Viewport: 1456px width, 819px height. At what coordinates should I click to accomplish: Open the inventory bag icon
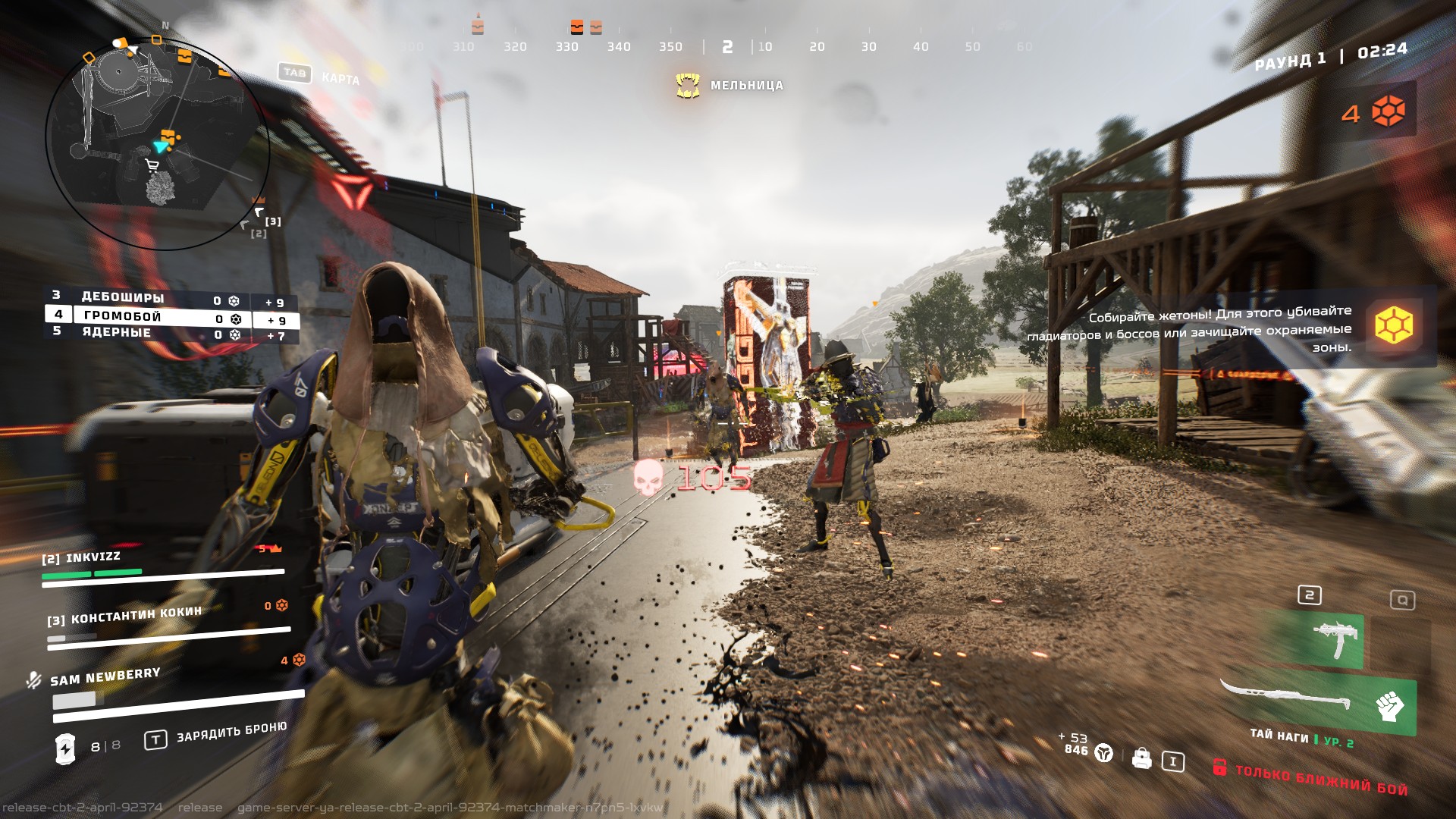tap(1141, 758)
